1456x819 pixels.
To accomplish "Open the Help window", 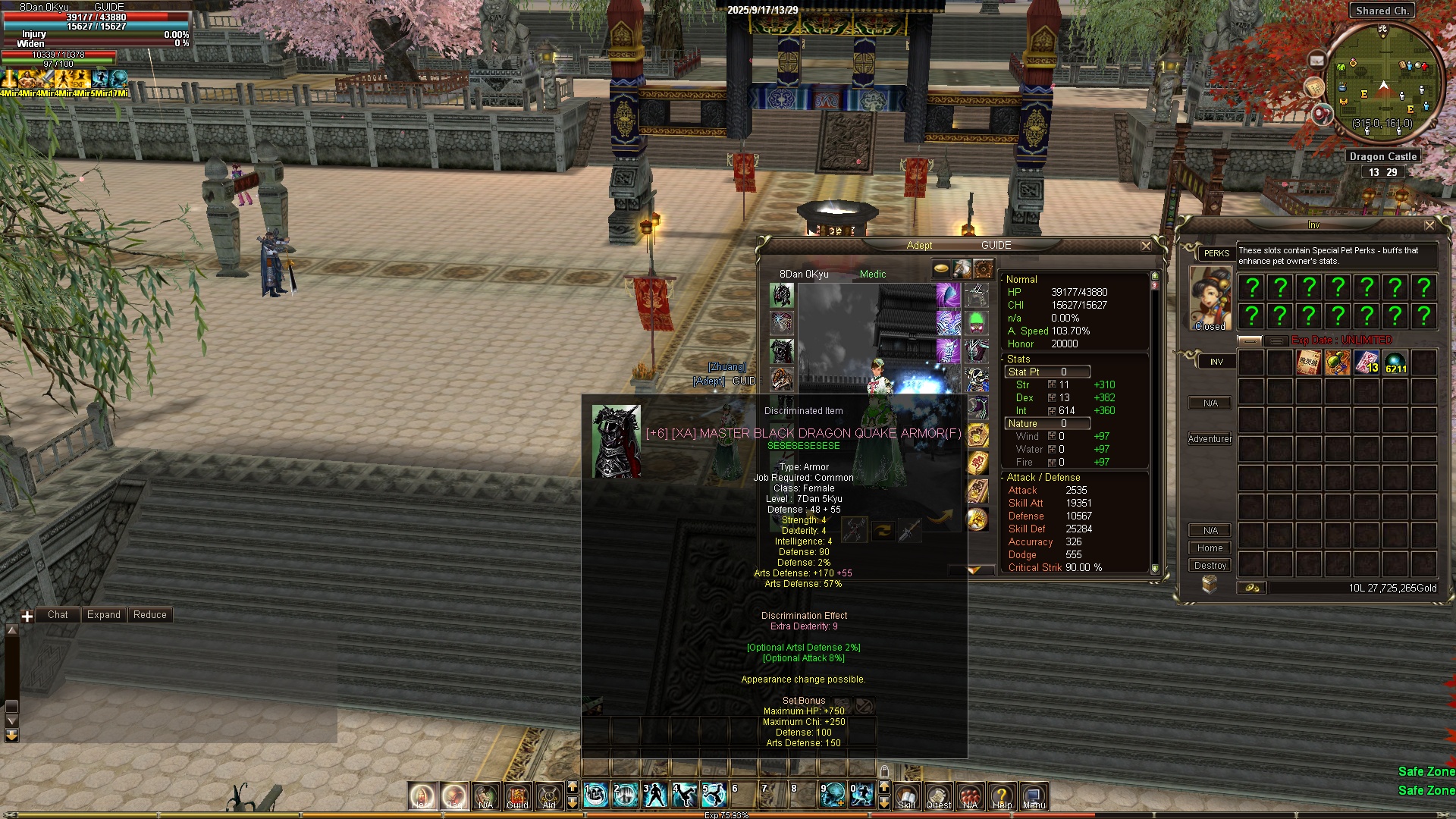I will [x=1002, y=795].
